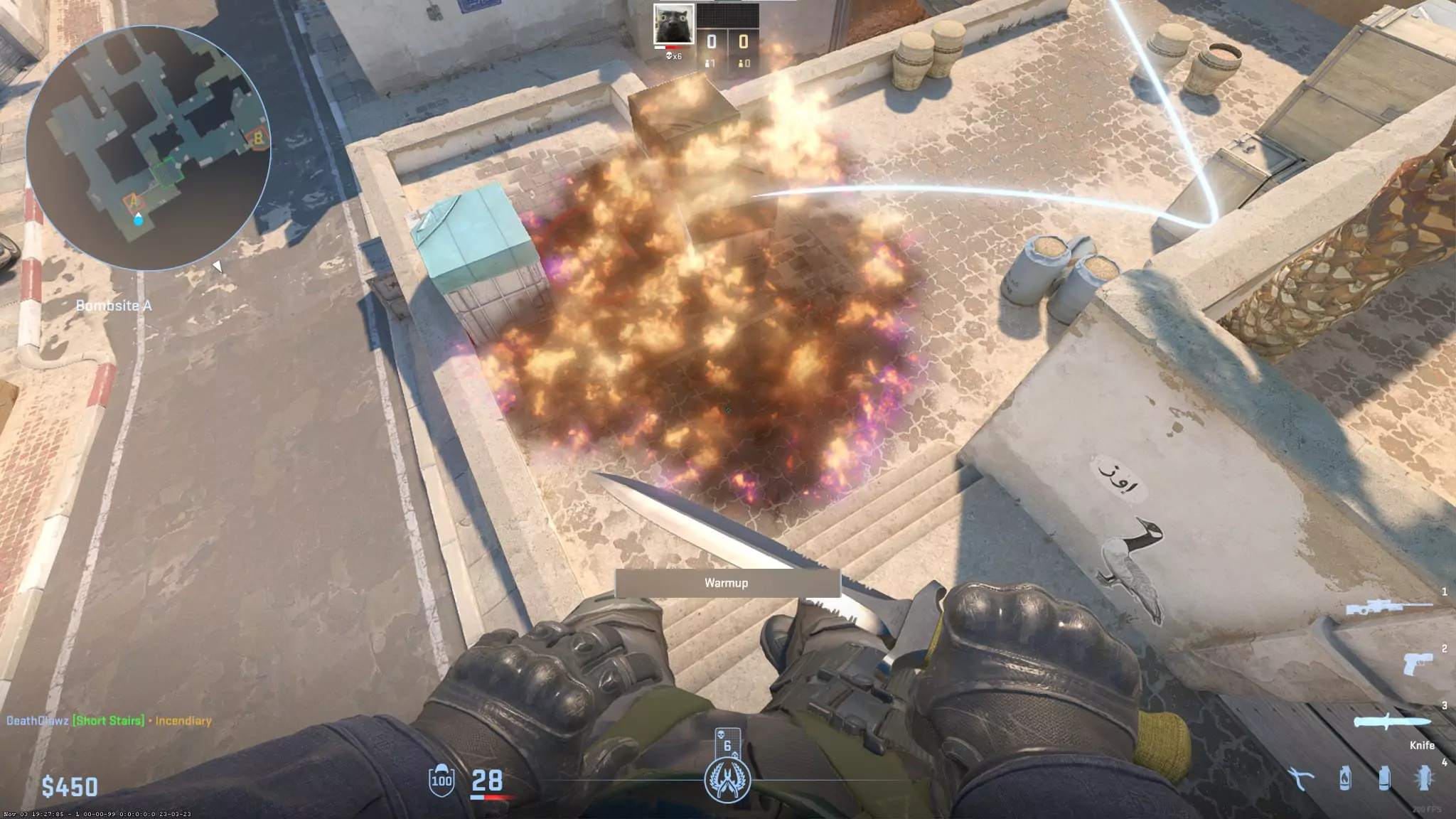Viewport: 1456px width, 819px height.
Task: Switch to the pistol slot
Action: [x=1417, y=664]
